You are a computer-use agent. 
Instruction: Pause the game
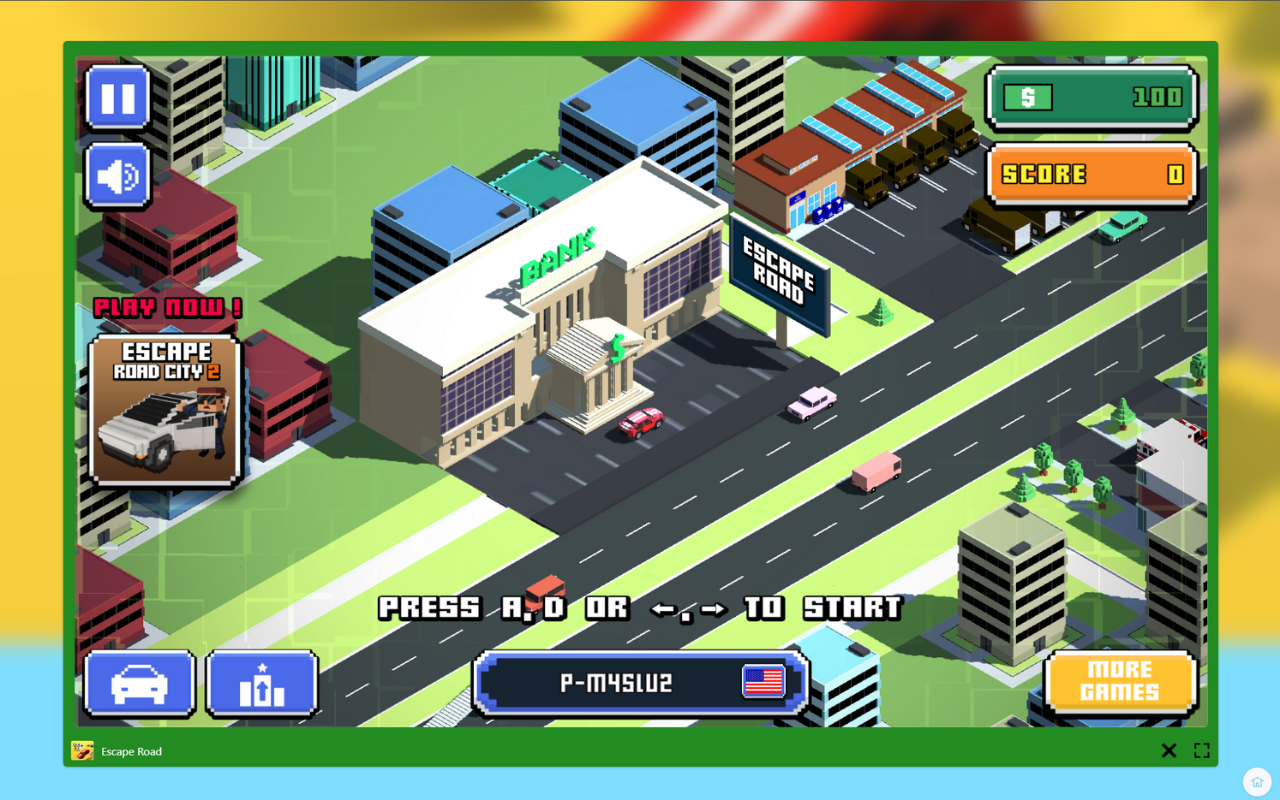click(117, 99)
